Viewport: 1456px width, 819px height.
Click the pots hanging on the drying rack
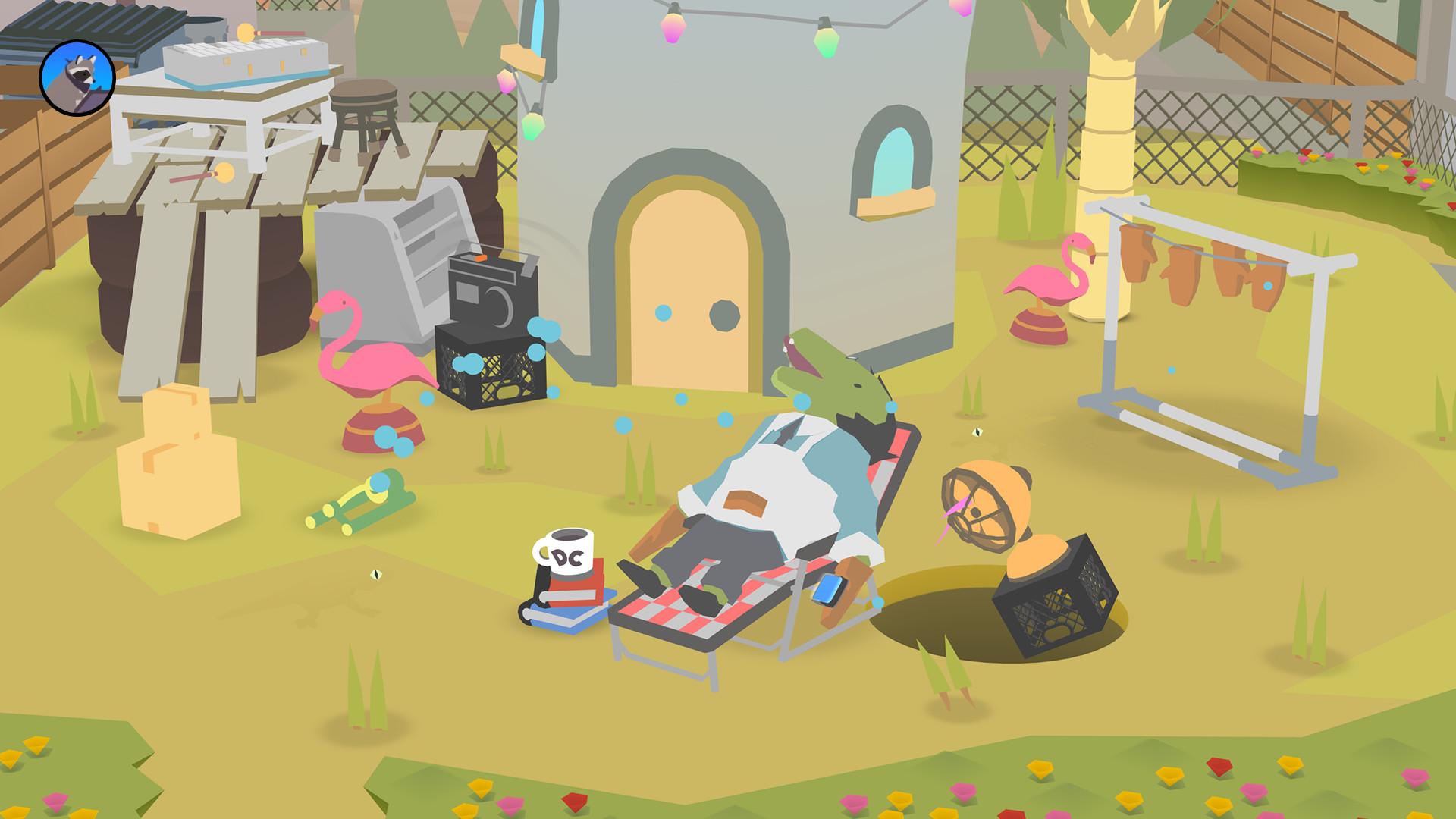point(1179,273)
